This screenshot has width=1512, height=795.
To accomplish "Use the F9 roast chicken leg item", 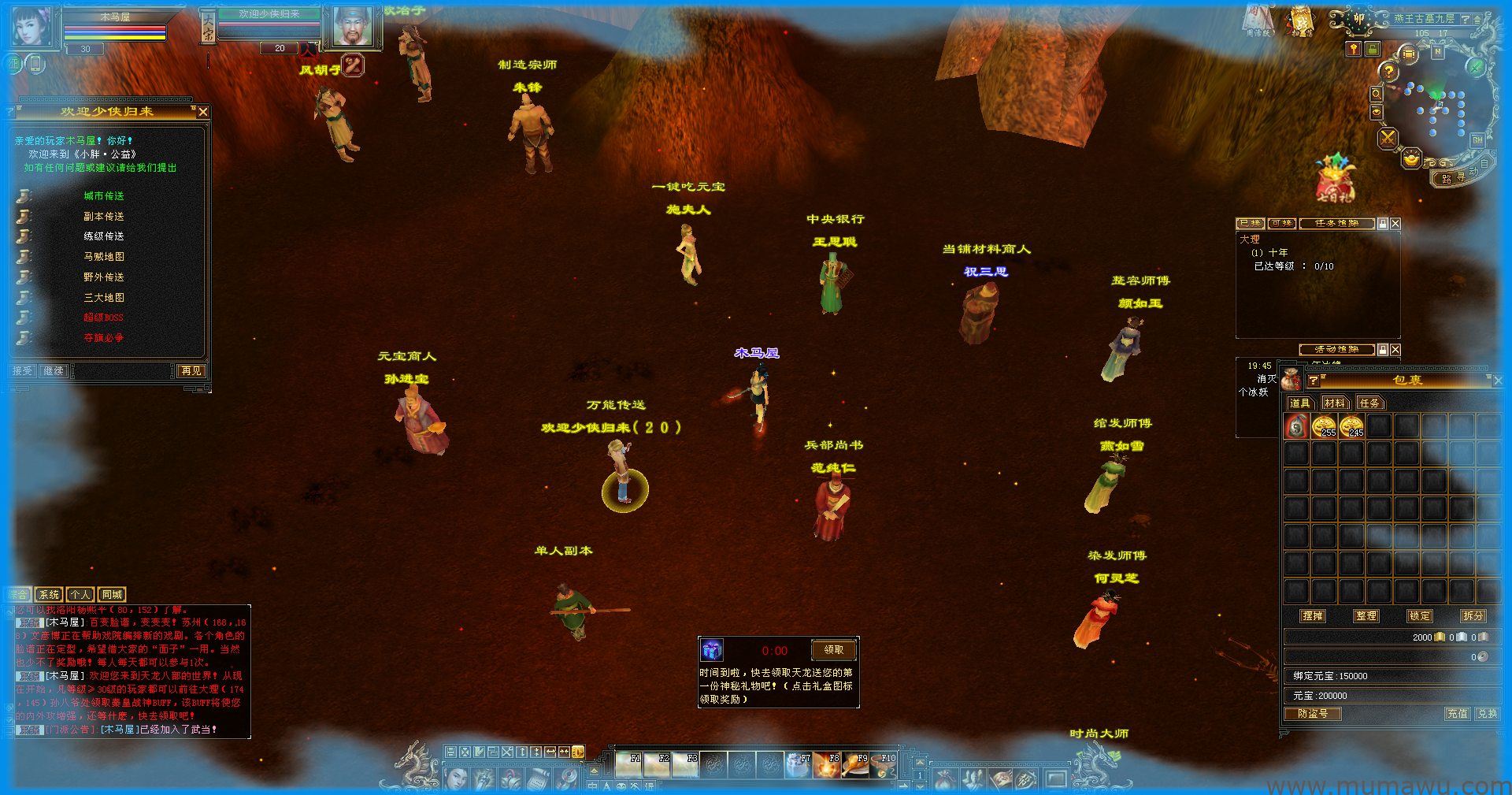I will [x=854, y=765].
